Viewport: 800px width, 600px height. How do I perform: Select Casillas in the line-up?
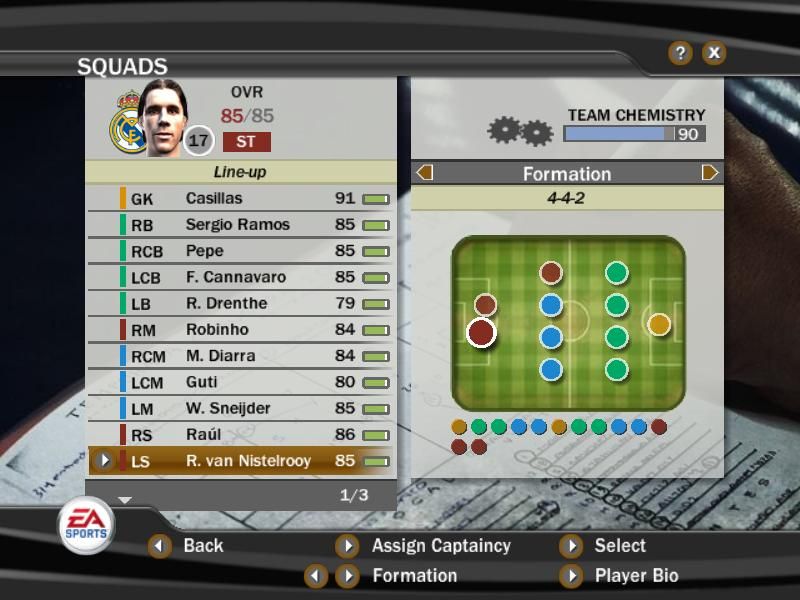click(240, 199)
